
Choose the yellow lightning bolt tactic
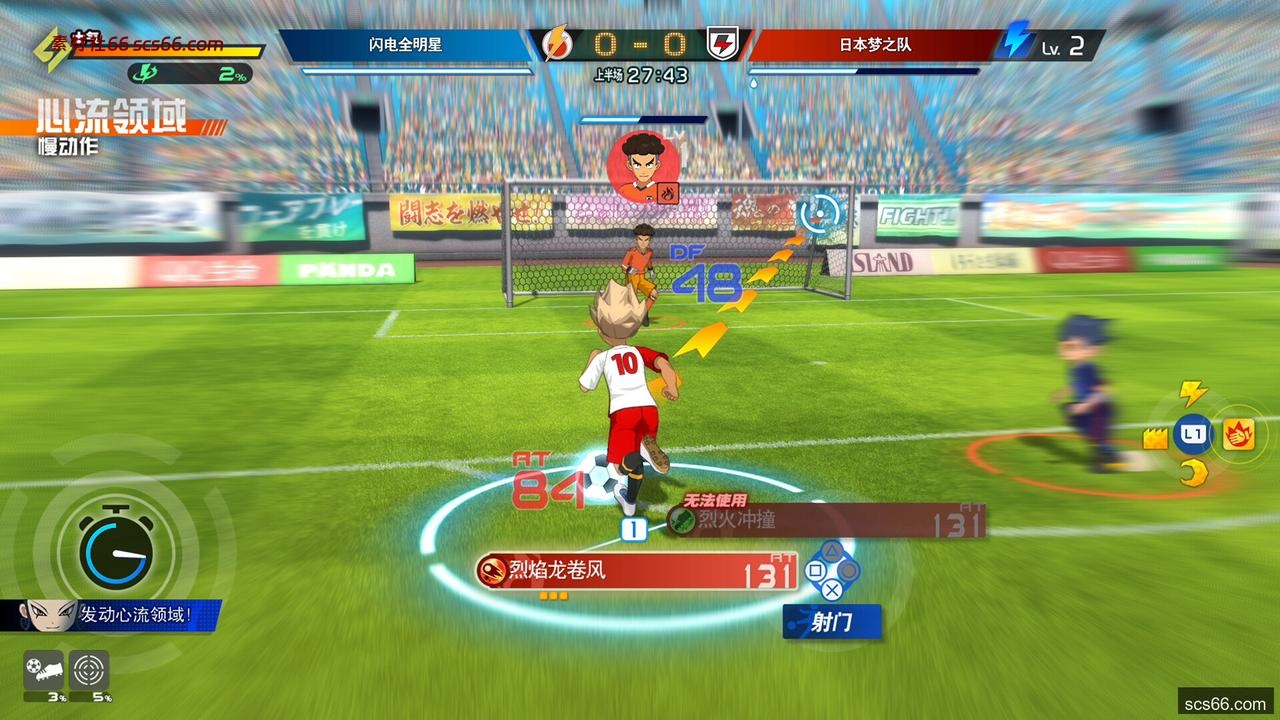click(1192, 392)
